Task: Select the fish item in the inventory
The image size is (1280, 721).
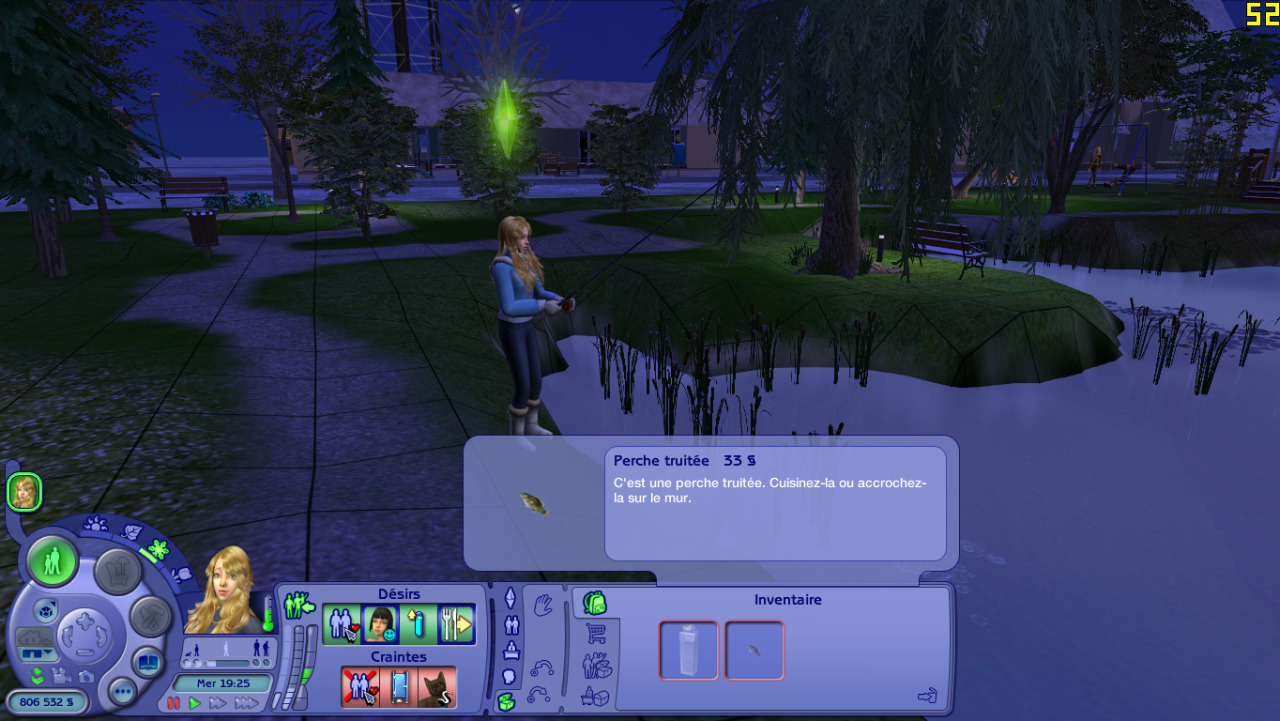Action: point(754,650)
